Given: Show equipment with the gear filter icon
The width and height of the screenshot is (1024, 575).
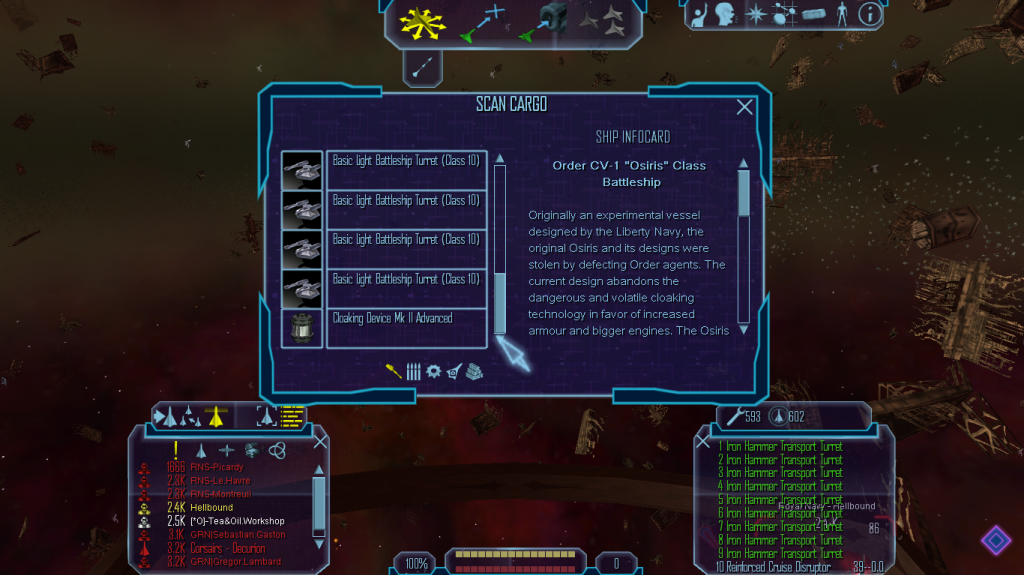Looking at the screenshot, I should click(x=433, y=371).
